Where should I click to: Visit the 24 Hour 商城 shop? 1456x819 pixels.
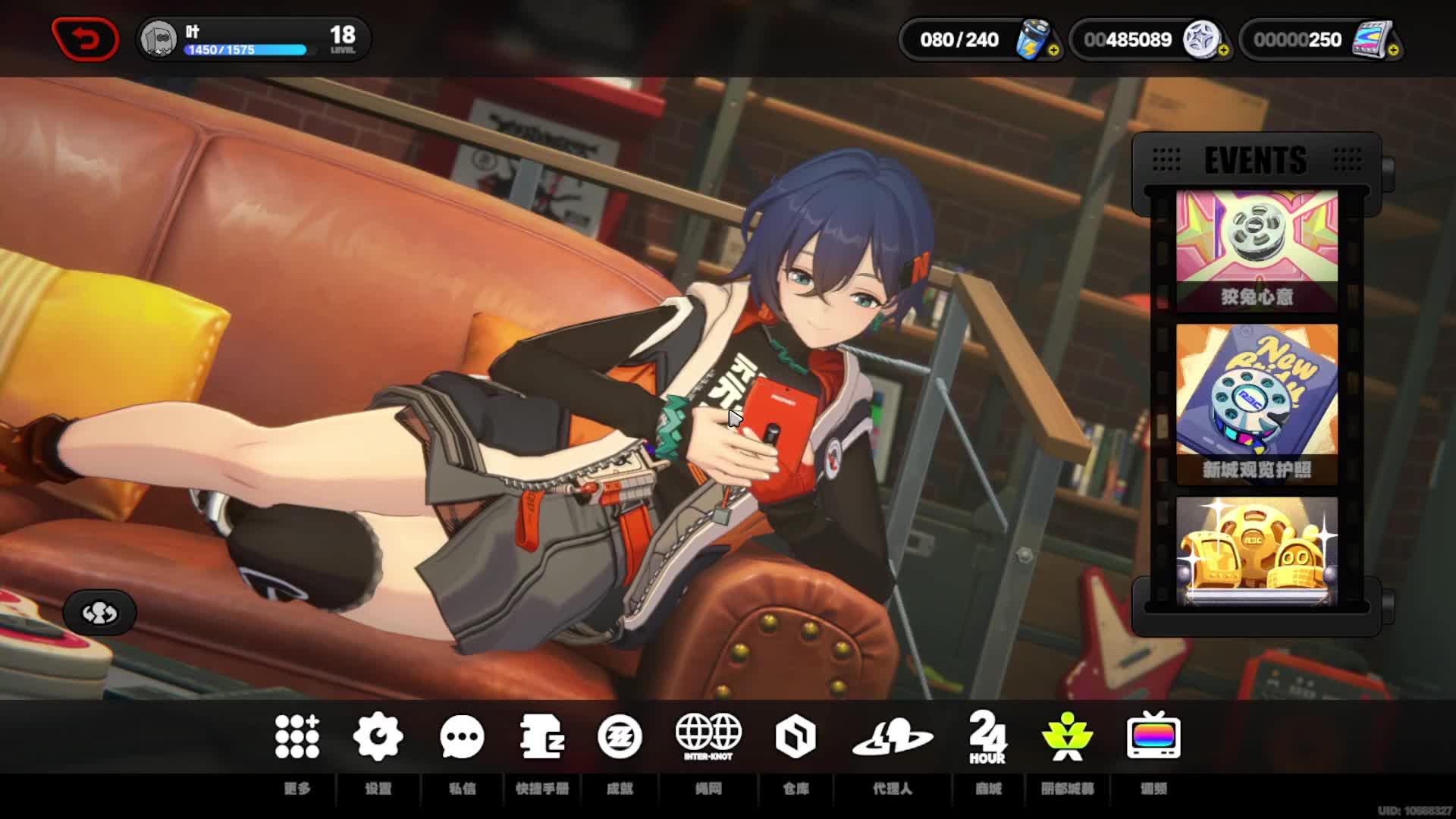tap(987, 737)
